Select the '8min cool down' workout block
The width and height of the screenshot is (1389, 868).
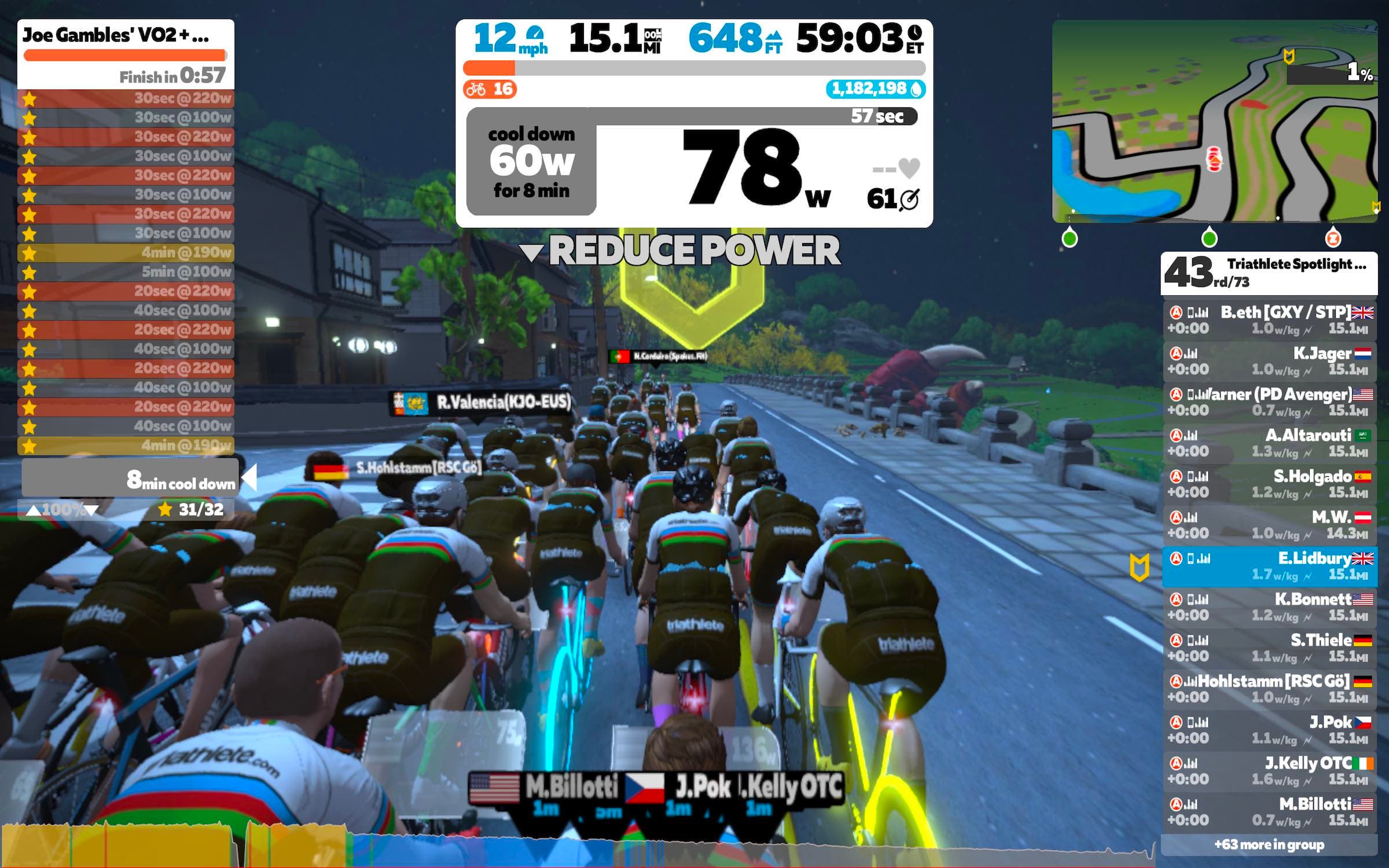(130, 479)
